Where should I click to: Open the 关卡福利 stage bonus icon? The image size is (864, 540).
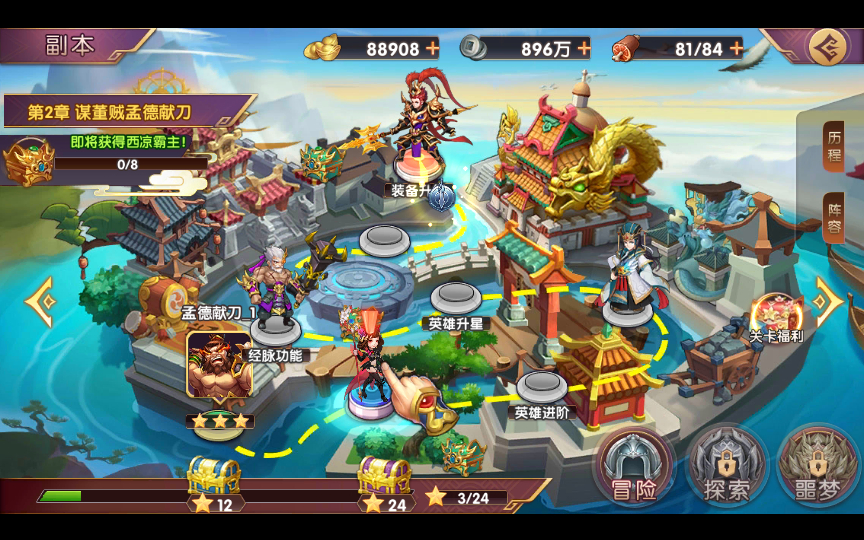click(x=776, y=318)
